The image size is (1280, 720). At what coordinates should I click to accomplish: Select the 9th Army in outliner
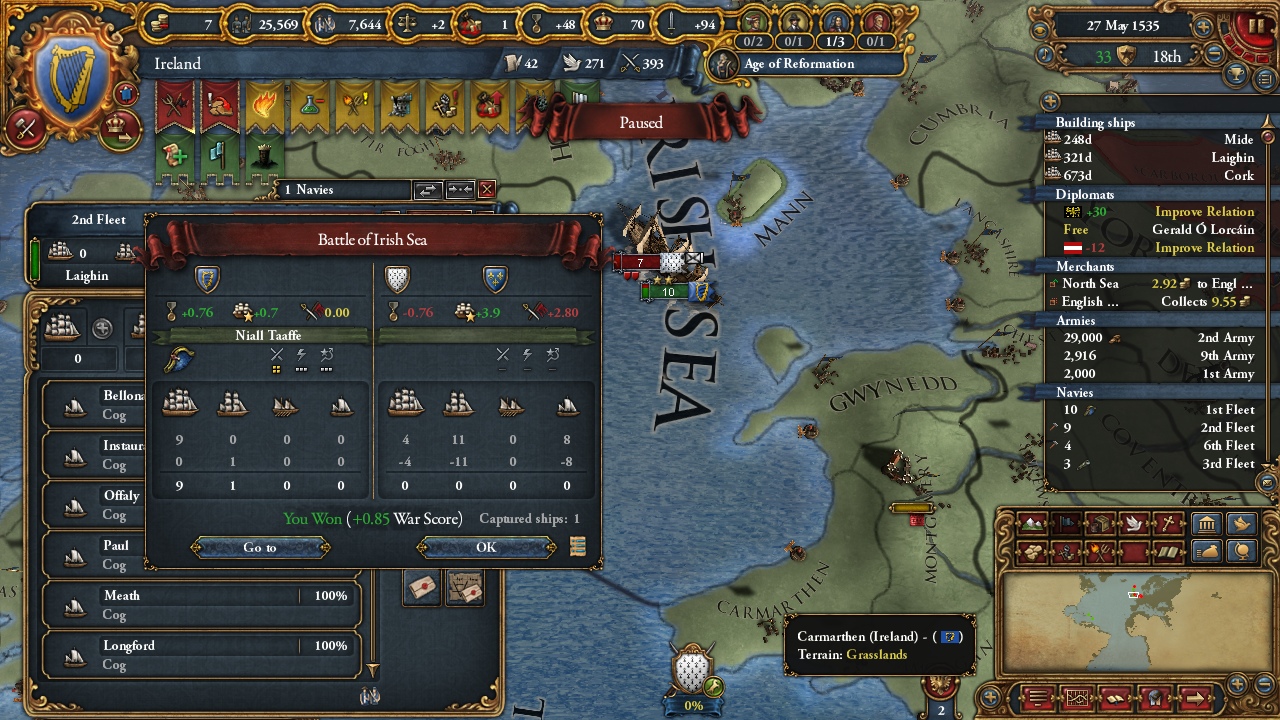[x=1157, y=356]
